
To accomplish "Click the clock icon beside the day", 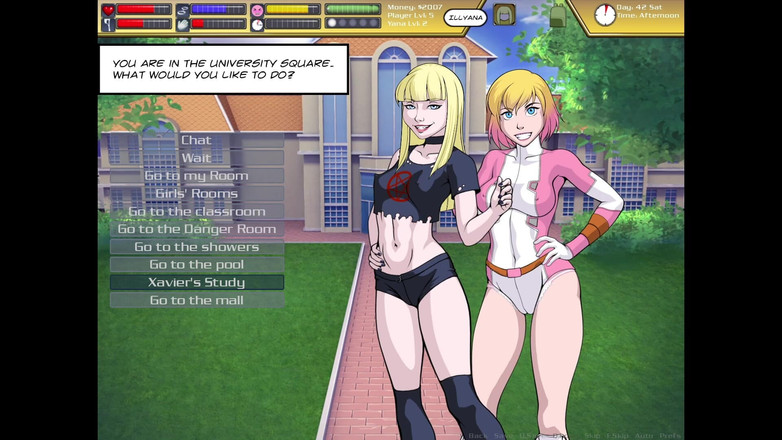I will pyautogui.click(x=604, y=15).
